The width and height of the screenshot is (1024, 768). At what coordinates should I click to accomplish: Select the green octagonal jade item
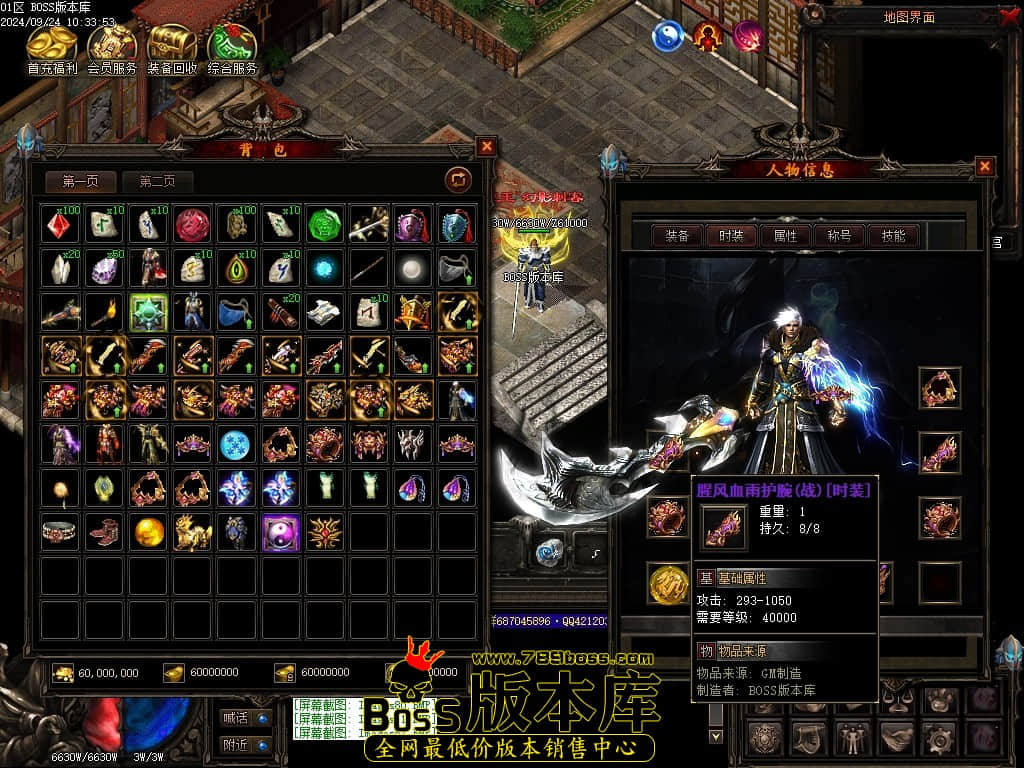point(324,225)
